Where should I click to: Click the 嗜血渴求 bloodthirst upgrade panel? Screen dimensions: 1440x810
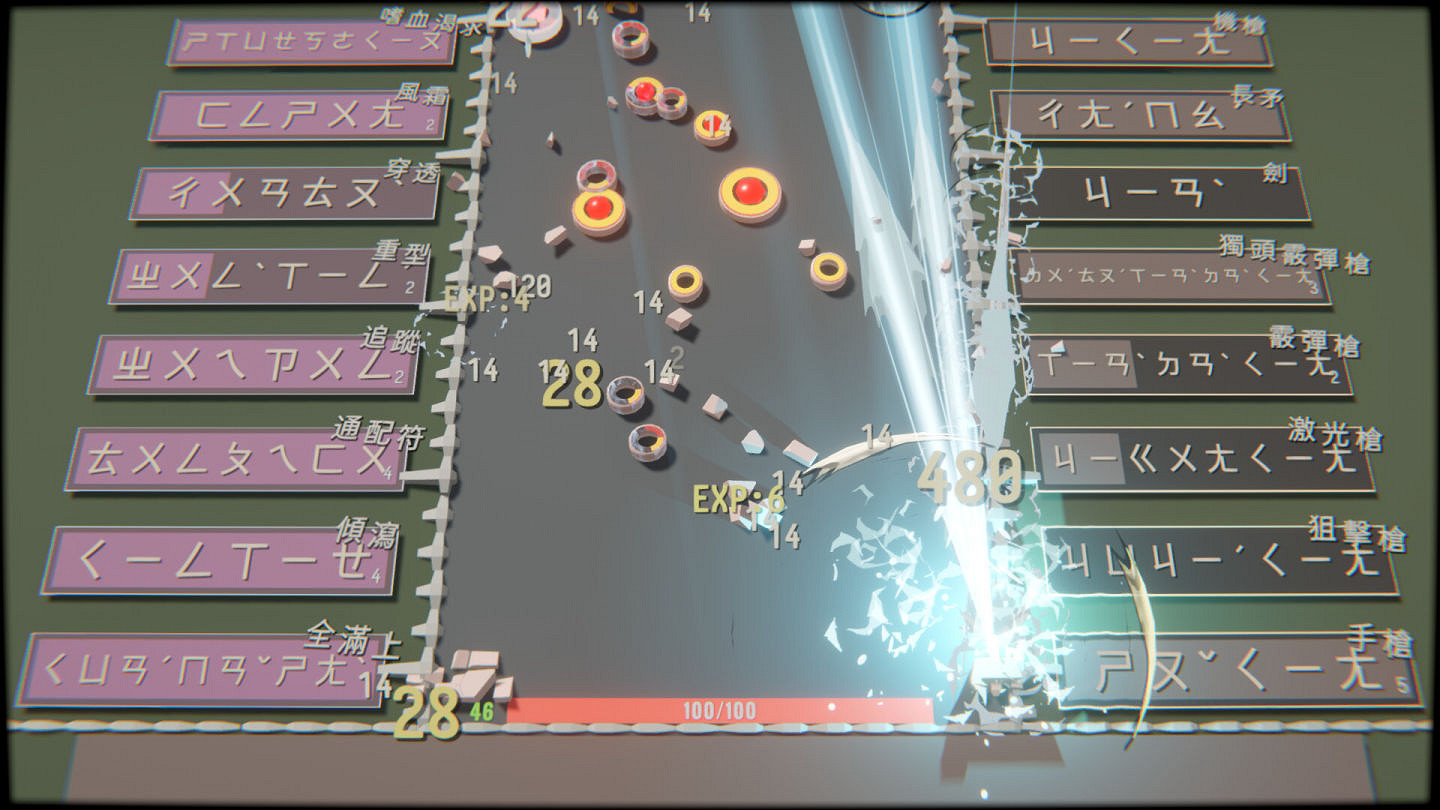point(310,42)
